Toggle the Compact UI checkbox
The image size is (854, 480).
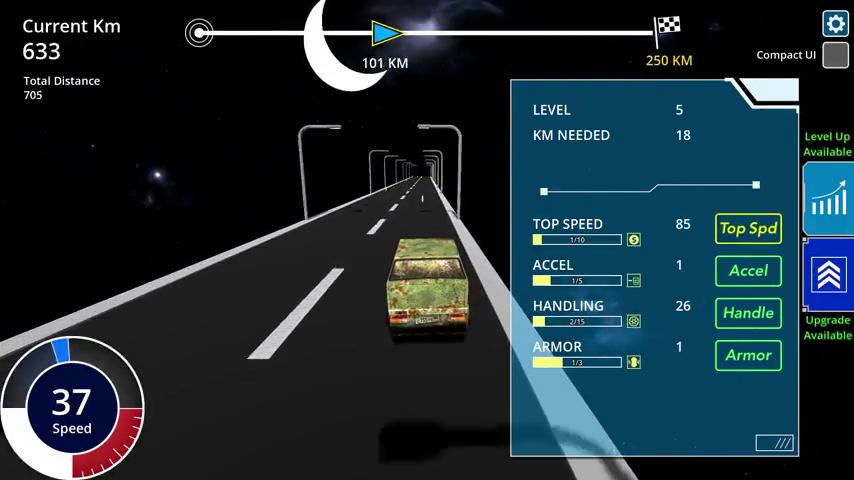(x=835, y=55)
